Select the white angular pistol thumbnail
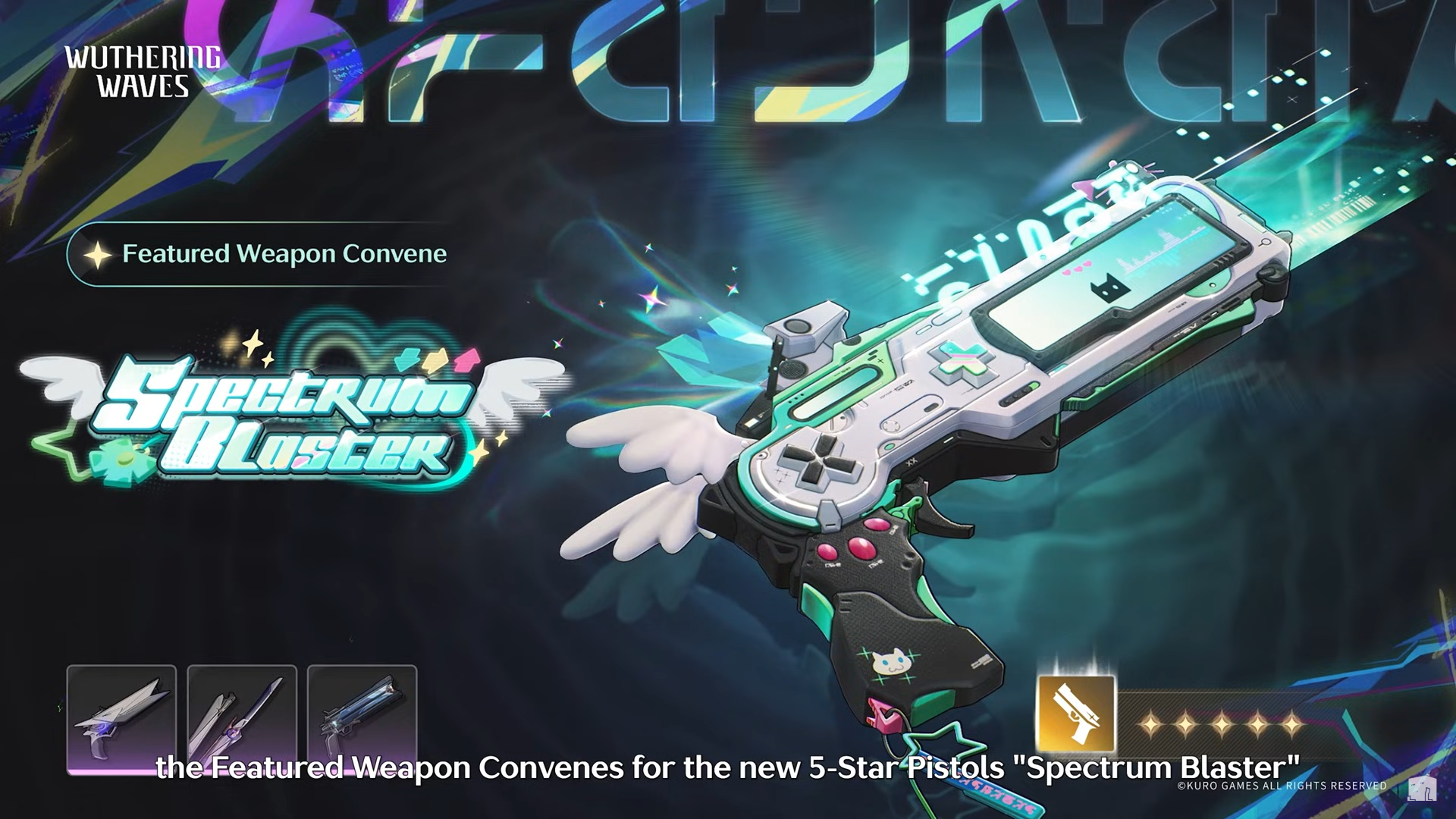Viewport: 1456px width, 819px height. (x=121, y=718)
